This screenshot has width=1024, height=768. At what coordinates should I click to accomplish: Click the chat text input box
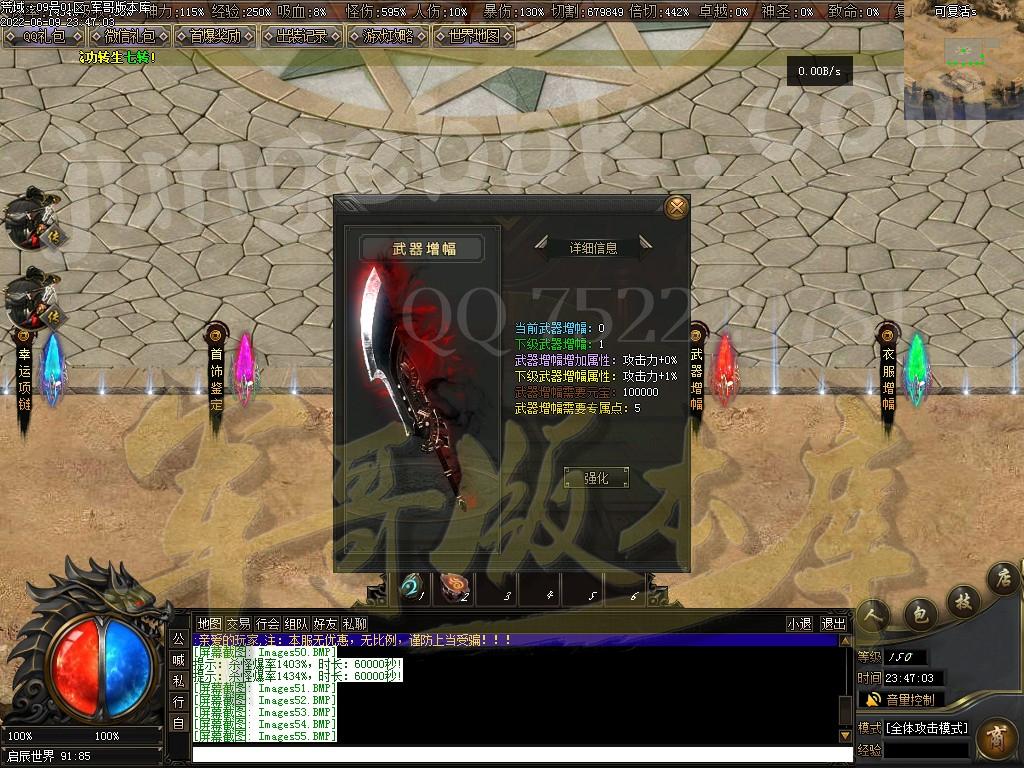520,753
